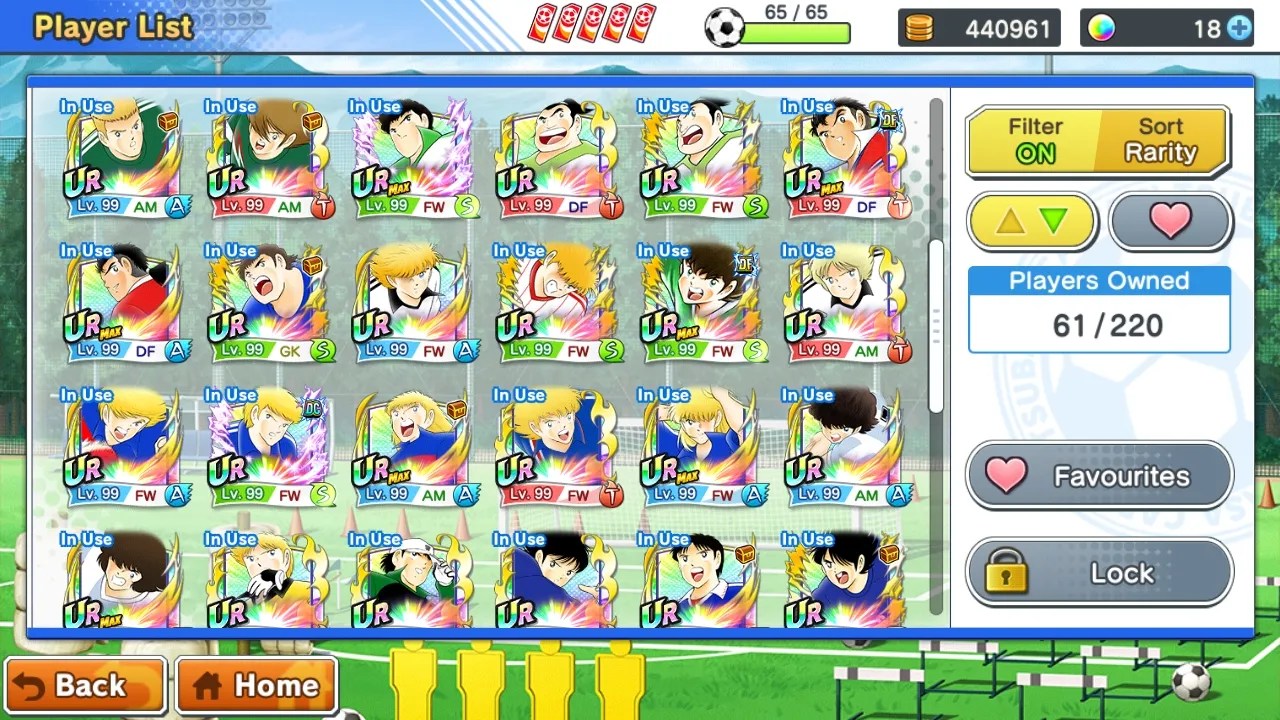Select the Lock button

pyautogui.click(x=1099, y=573)
